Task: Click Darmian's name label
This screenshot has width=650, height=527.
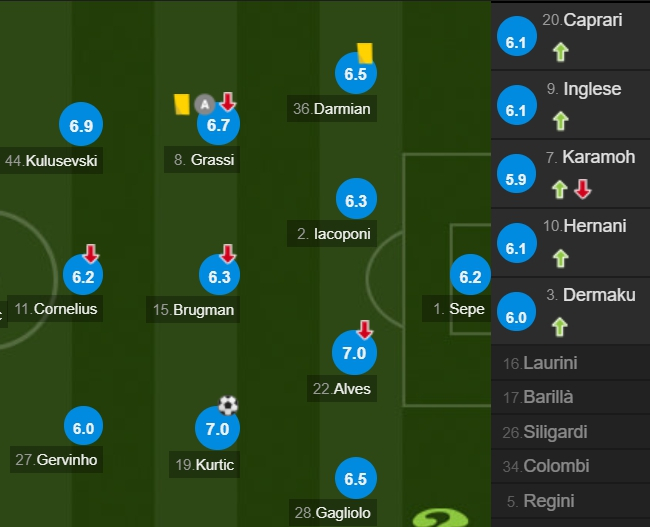Action: click(341, 109)
